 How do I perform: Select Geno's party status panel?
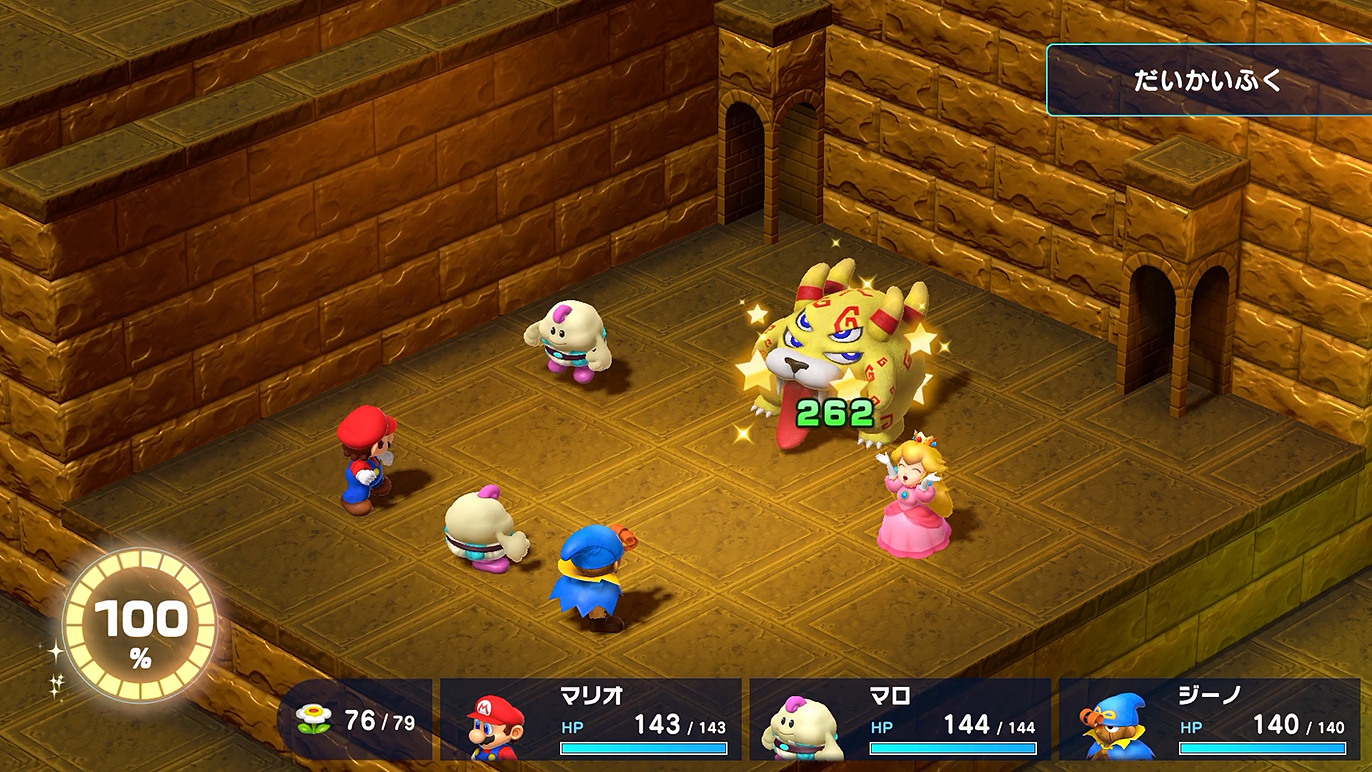(x=1210, y=719)
